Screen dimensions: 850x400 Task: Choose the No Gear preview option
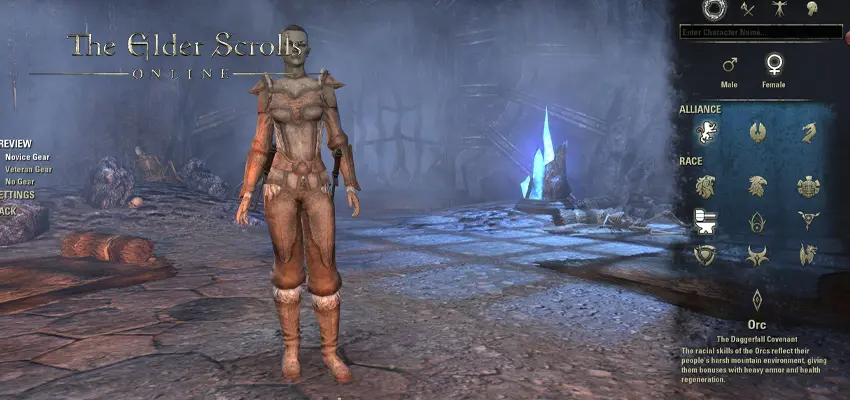point(19,181)
